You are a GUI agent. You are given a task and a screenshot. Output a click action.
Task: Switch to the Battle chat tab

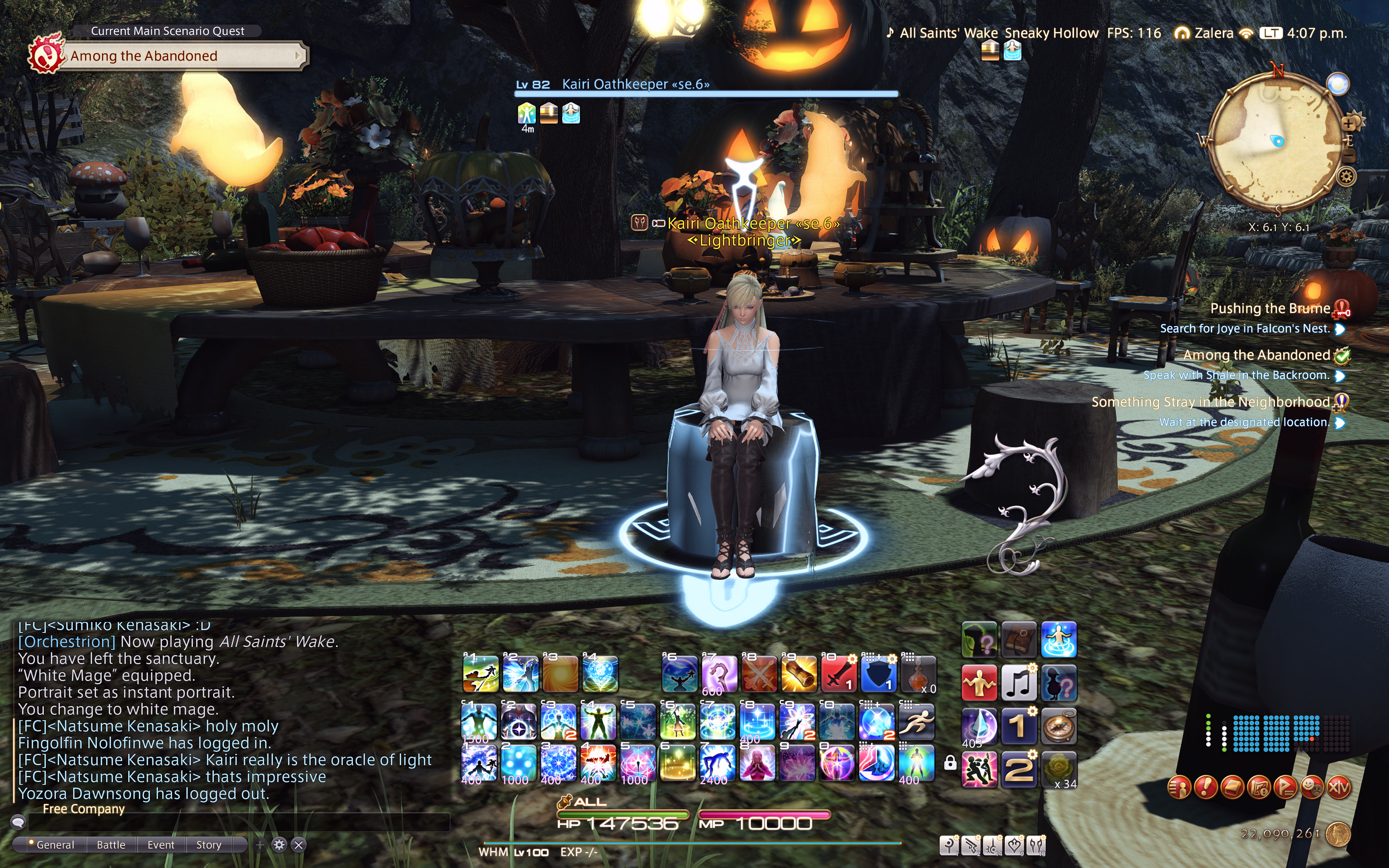tap(111, 844)
